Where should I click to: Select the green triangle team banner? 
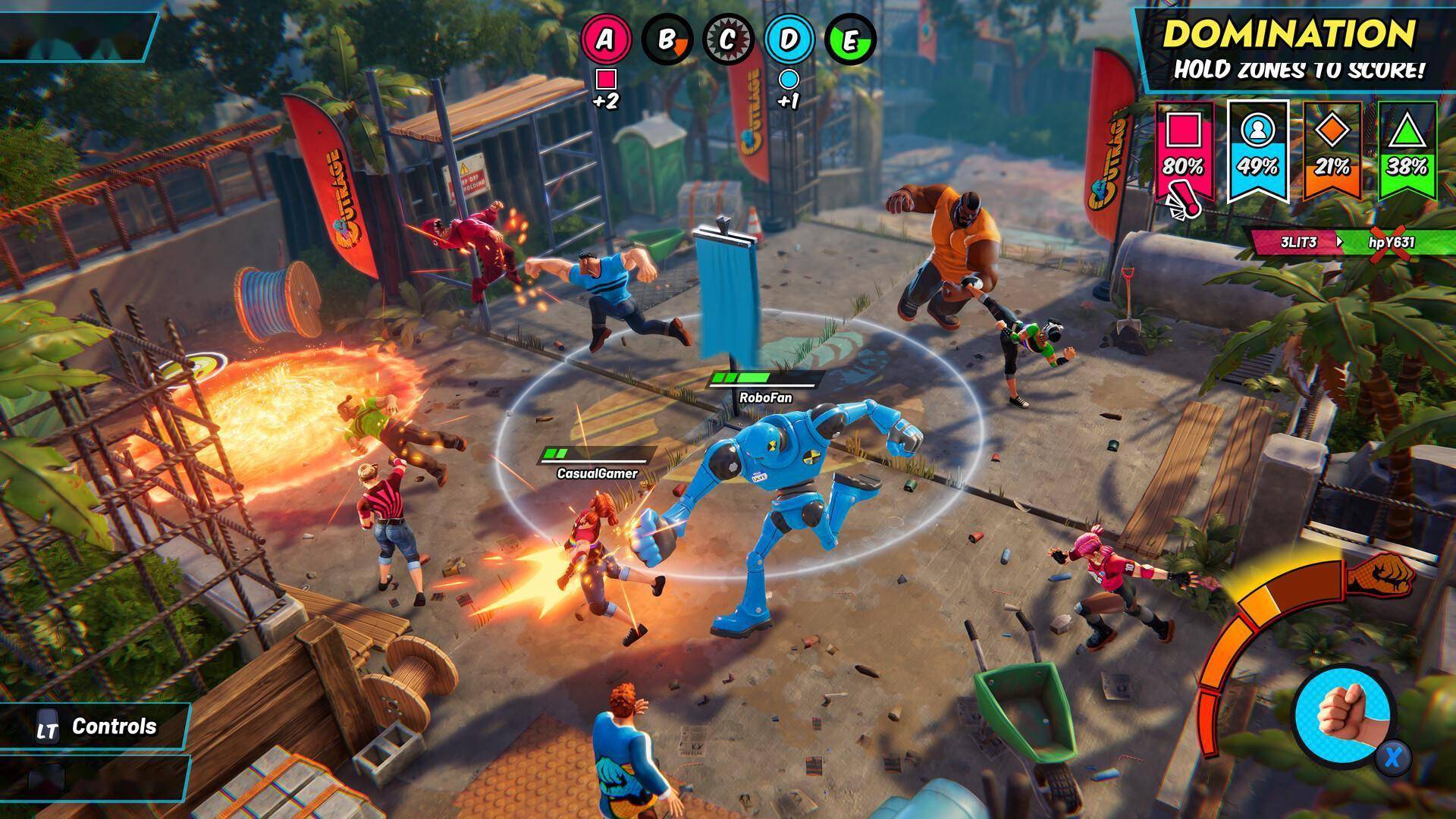pyautogui.click(x=1407, y=152)
